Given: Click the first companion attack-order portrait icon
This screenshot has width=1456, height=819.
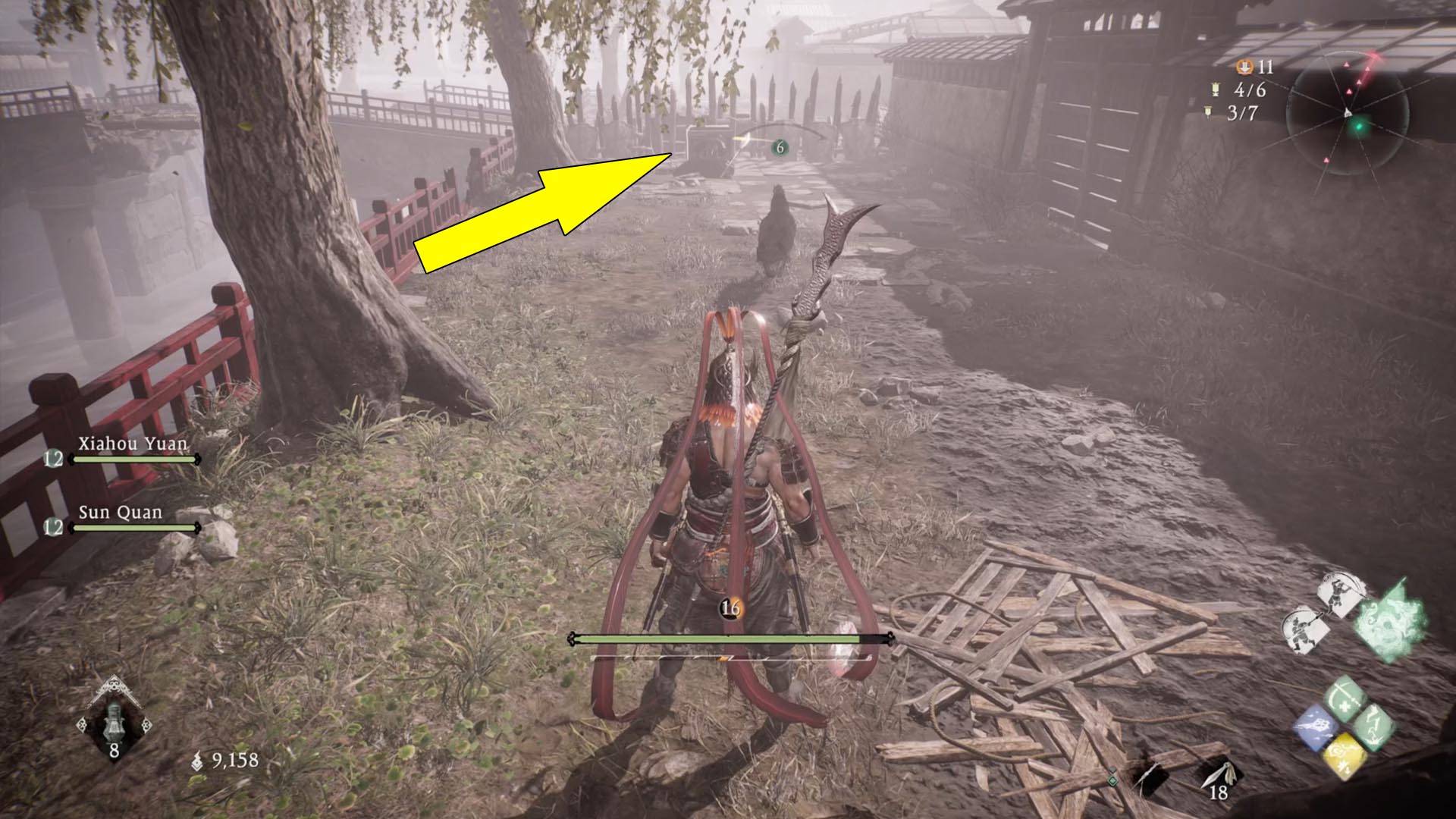Looking at the screenshot, I should [x=1339, y=595].
